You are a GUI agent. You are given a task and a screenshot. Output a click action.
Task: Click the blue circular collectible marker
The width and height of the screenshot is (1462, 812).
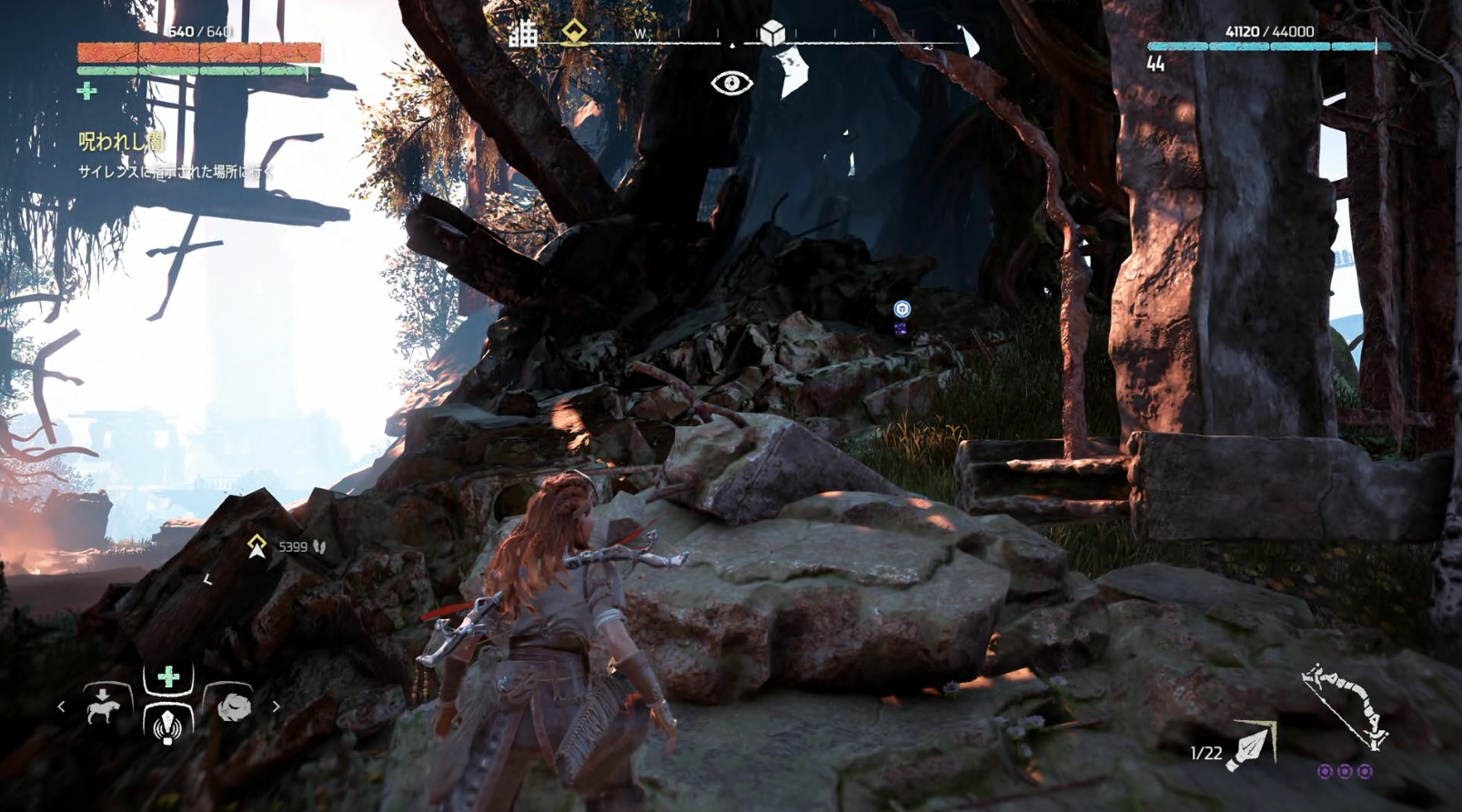click(x=902, y=309)
